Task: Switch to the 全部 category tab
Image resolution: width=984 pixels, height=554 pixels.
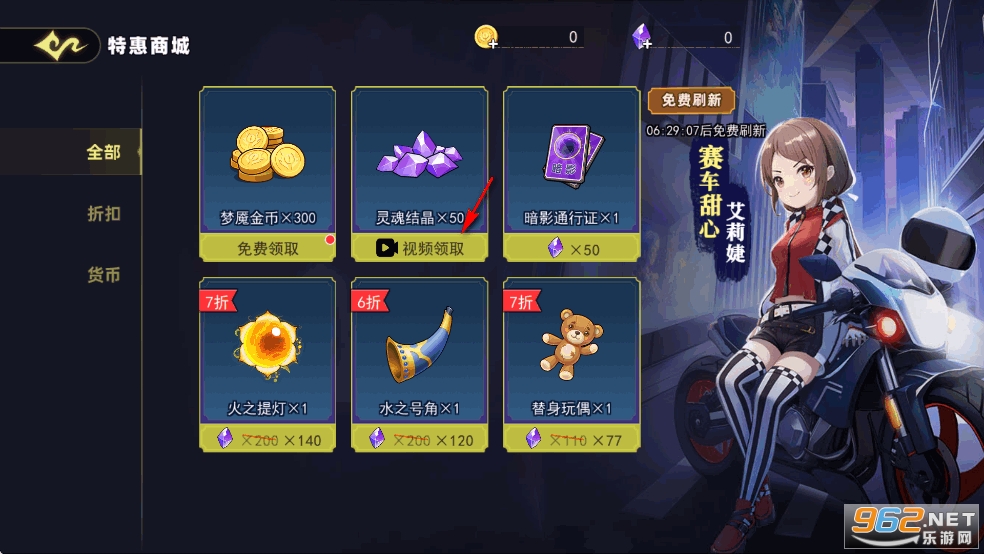Action: click(x=103, y=153)
